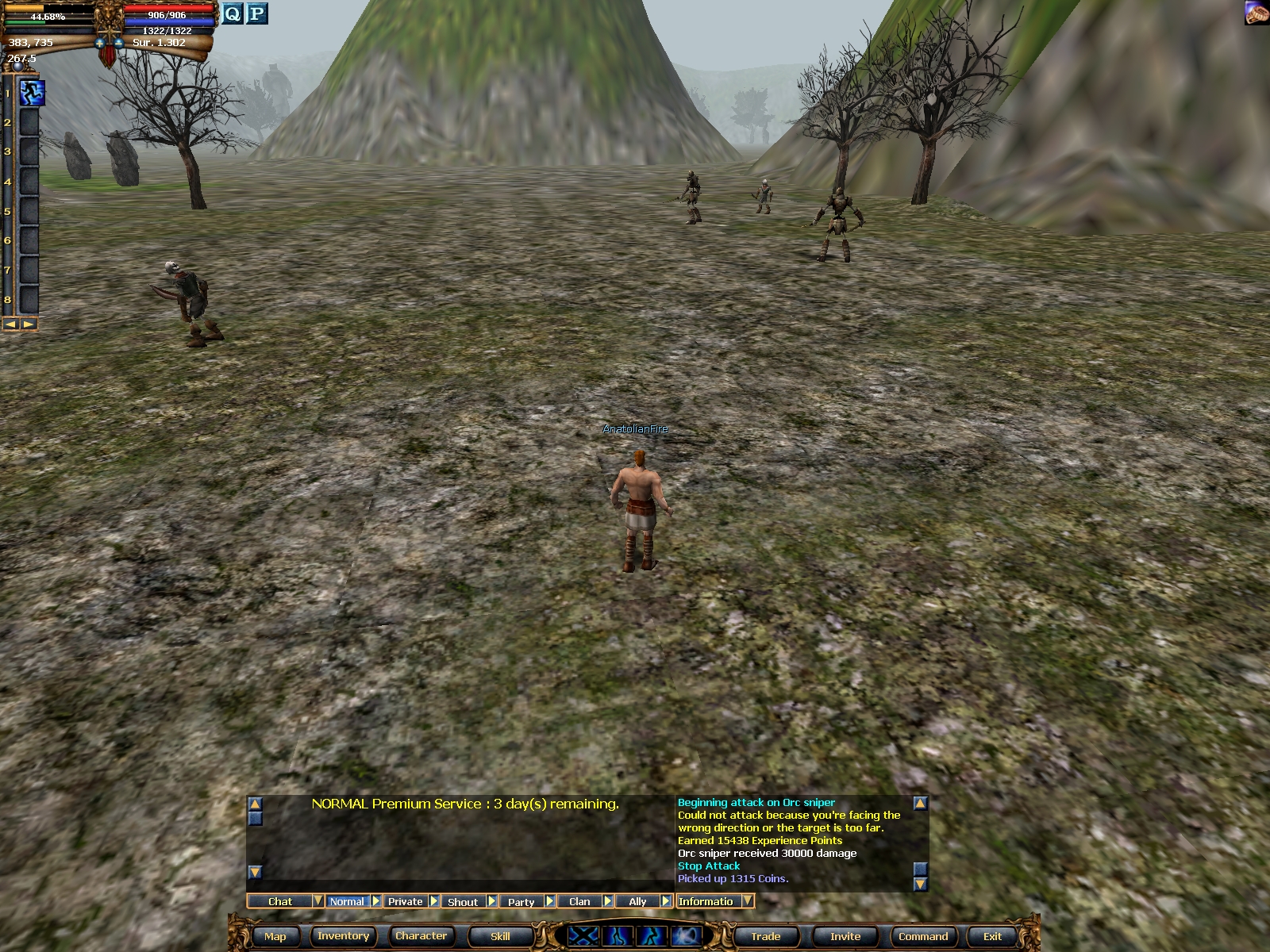Switch to Party chat
Screen dimensions: 1270x952
(x=521, y=901)
